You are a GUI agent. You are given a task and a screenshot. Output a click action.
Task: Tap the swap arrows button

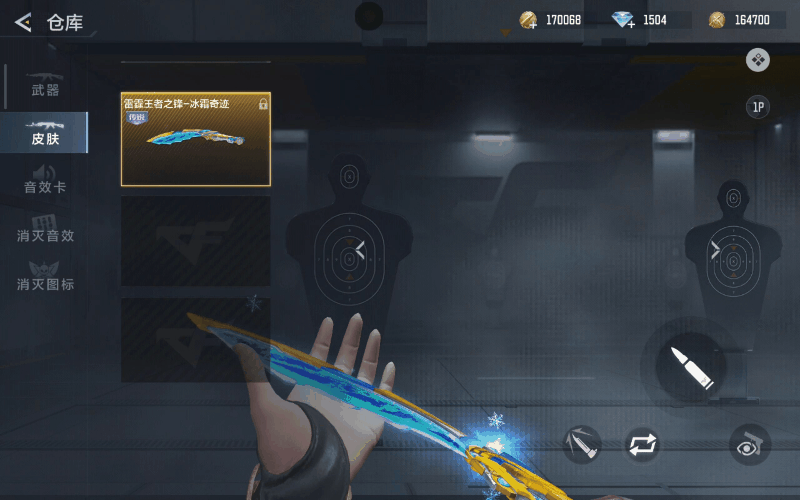click(x=642, y=444)
